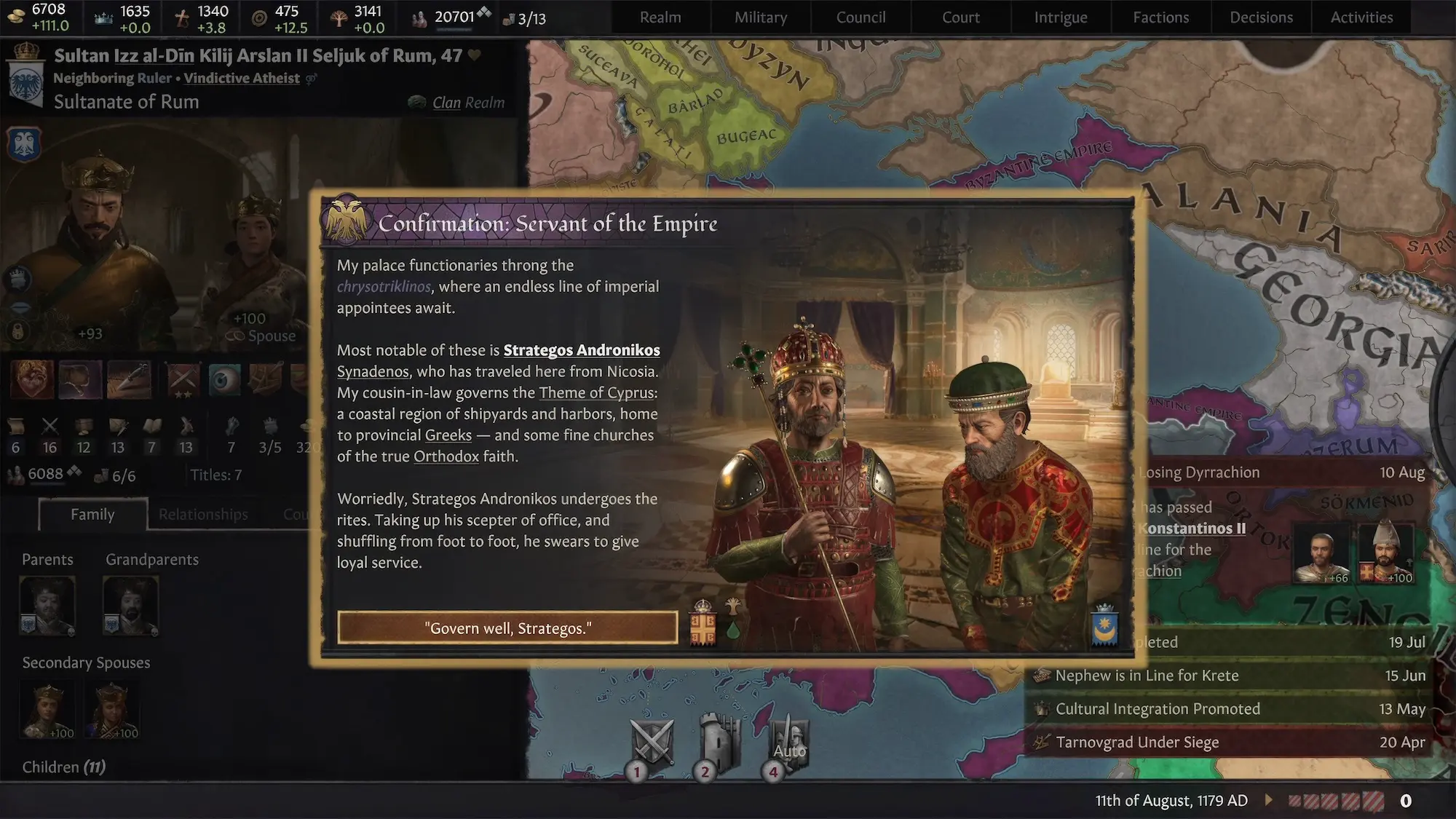Follow the Strategos Andronikos Synadenos link
The height and width of the screenshot is (819, 1456).
[x=581, y=350]
